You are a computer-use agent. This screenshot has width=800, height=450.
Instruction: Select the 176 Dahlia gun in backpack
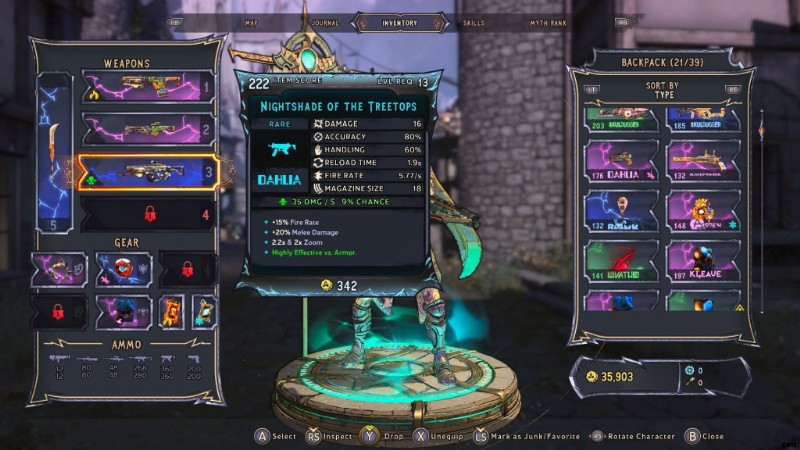tap(622, 162)
